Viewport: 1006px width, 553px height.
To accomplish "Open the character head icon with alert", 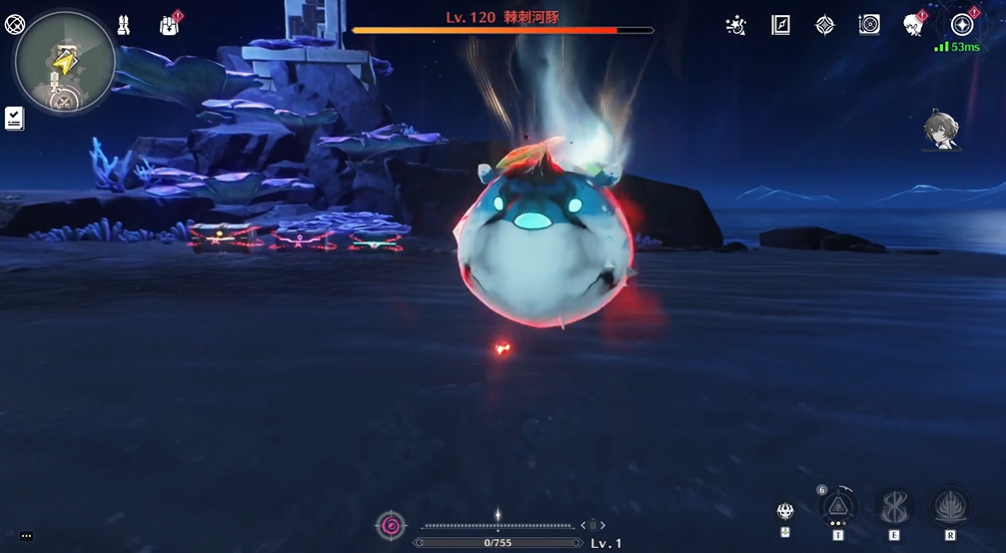I will tap(913, 25).
